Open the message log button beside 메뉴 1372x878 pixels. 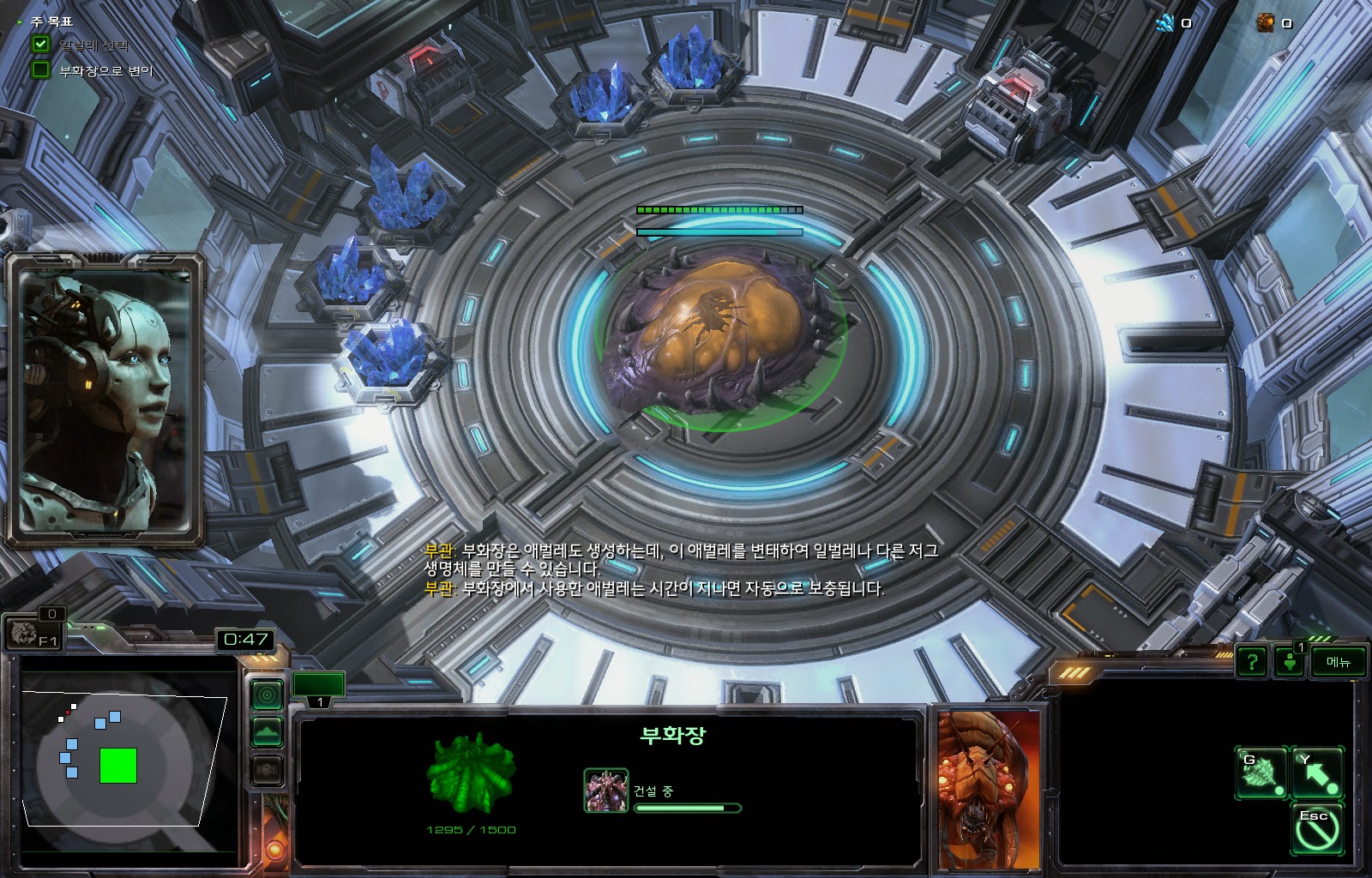coord(1290,662)
